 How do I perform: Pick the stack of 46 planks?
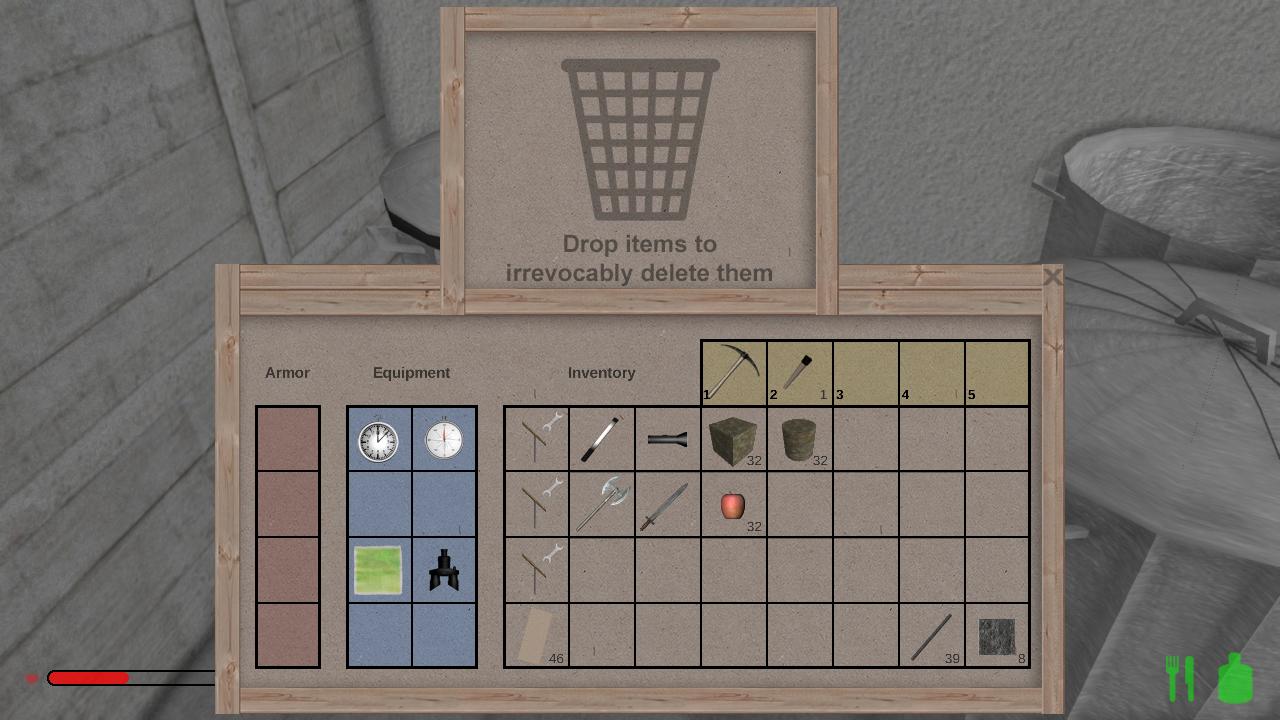pyautogui.click(x=536, y=636)
